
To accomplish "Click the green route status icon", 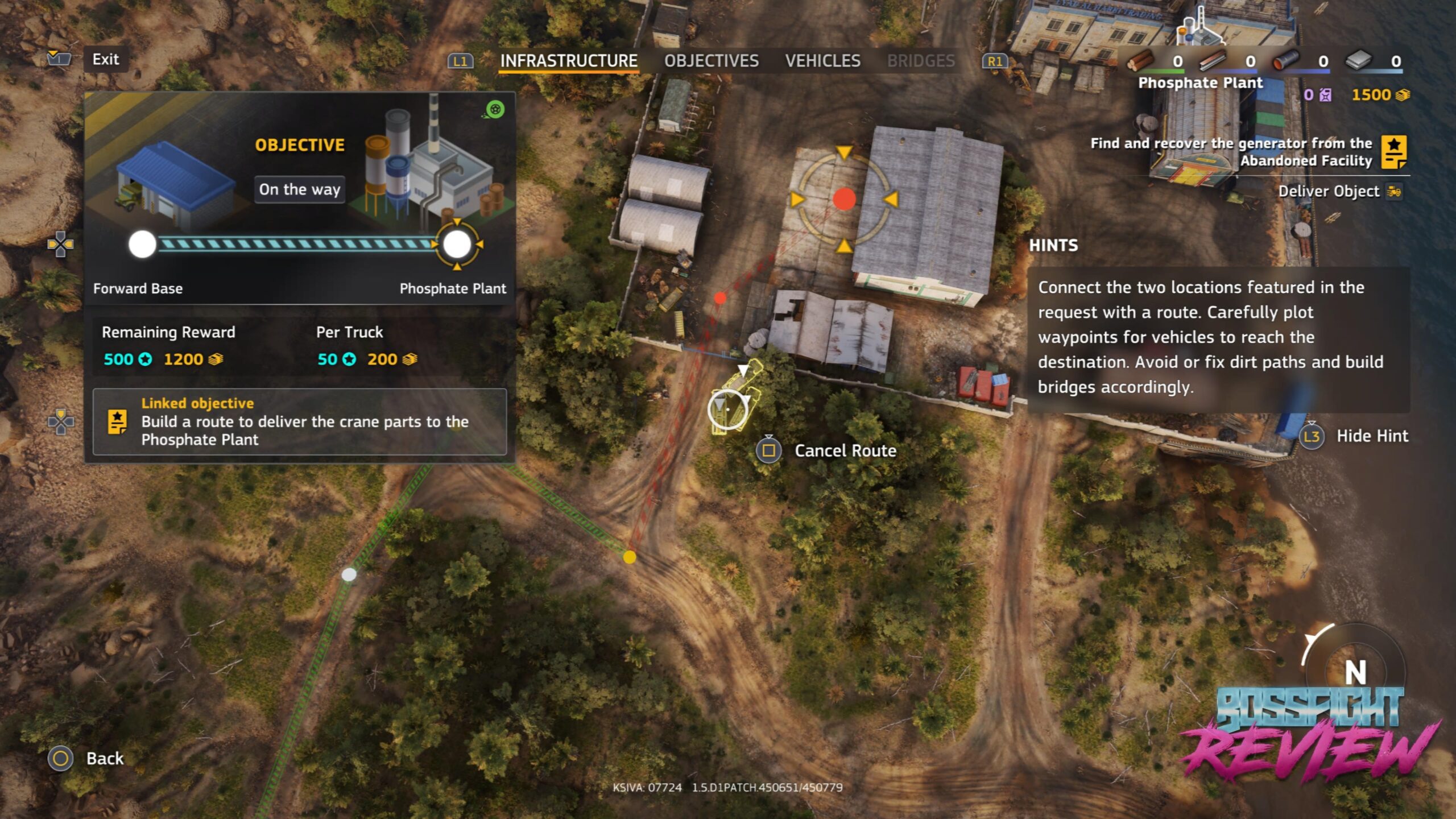I will (x=495, y=109).
